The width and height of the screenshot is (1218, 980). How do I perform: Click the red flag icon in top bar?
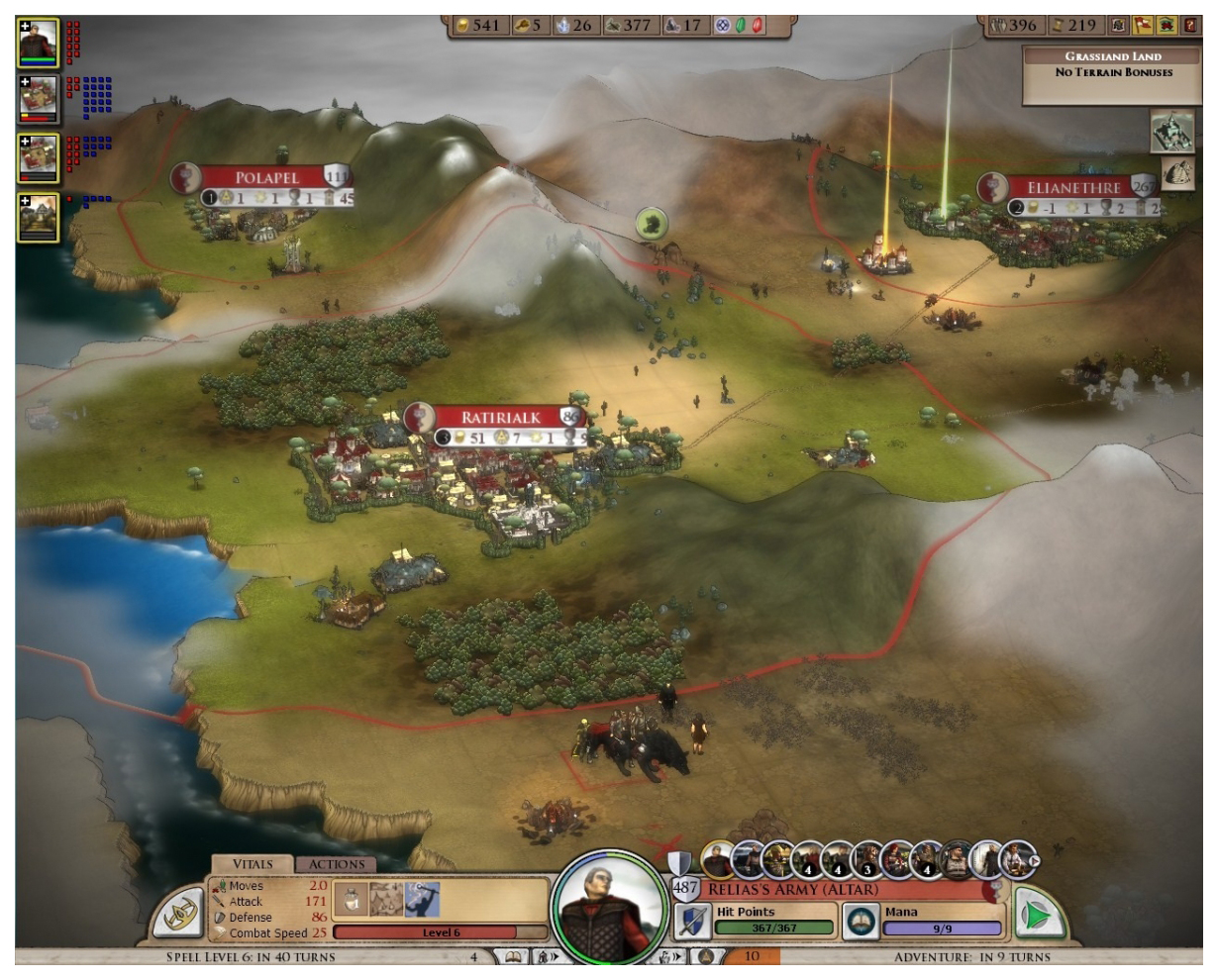pyautogui.click(x=1144, y=26)
